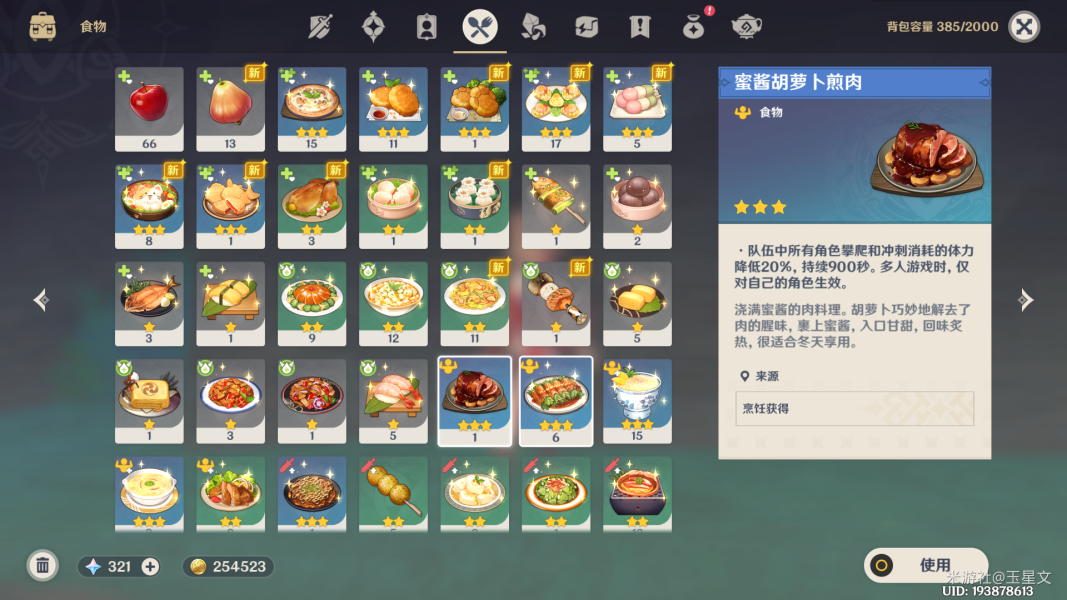The image size is (1067, 600).
Task: Select the dessert cup slot with 15
Action: tap(637, 400)
